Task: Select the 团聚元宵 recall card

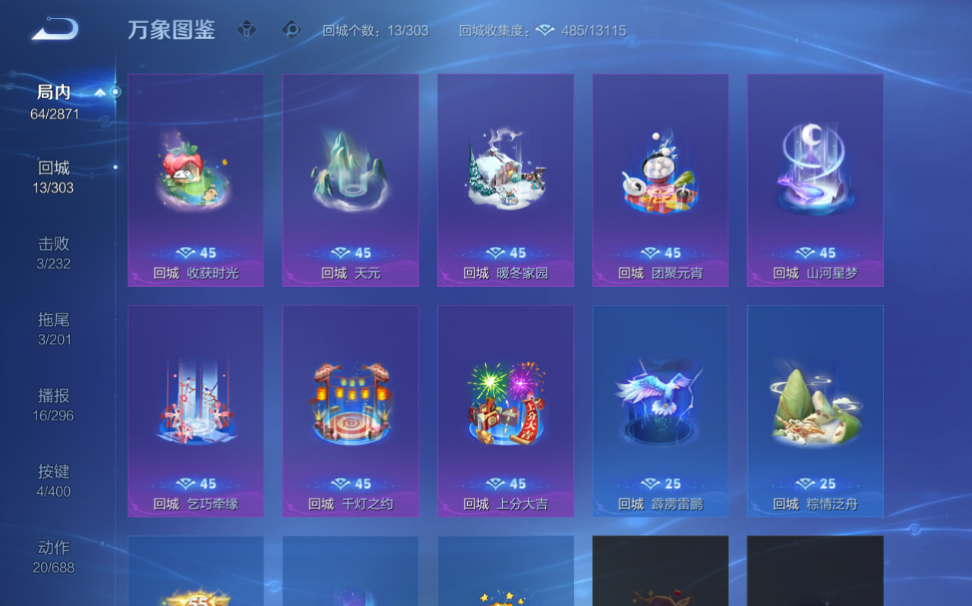Action: [660, 180]
